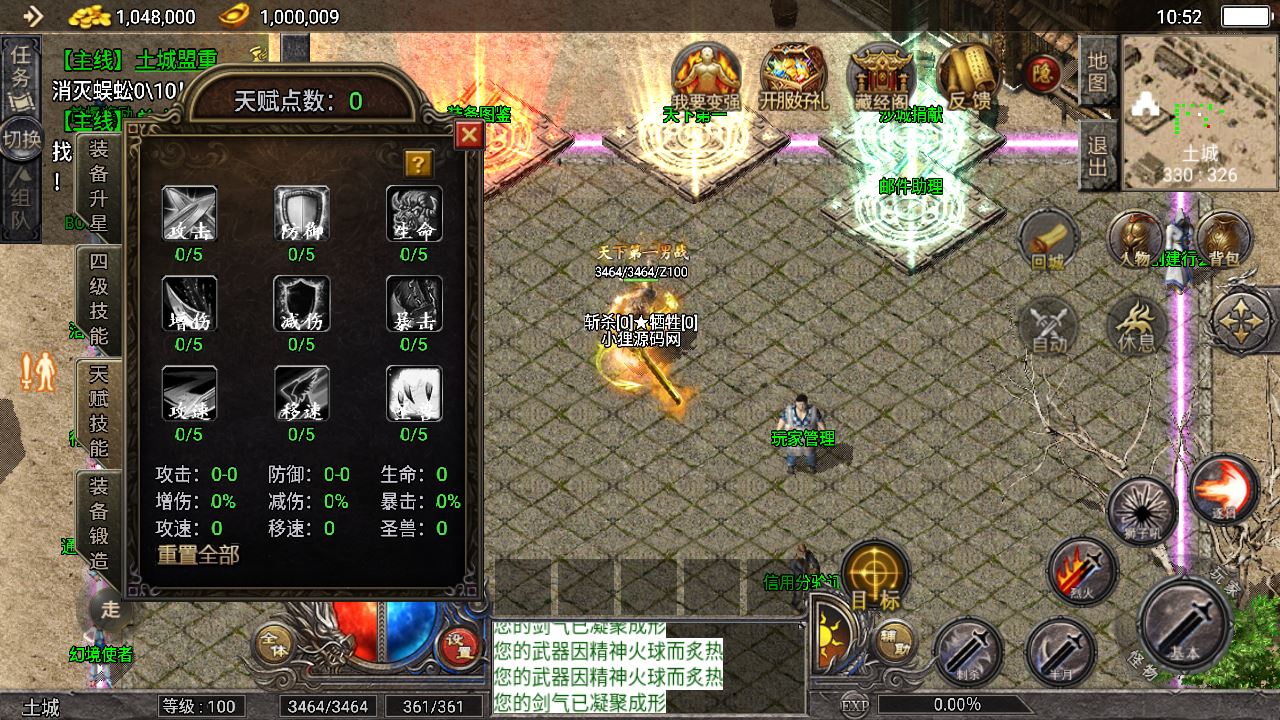Viewport: 1280px width, 720px height.
Task: Open the yellow question mark help
Action: [418, 163]
